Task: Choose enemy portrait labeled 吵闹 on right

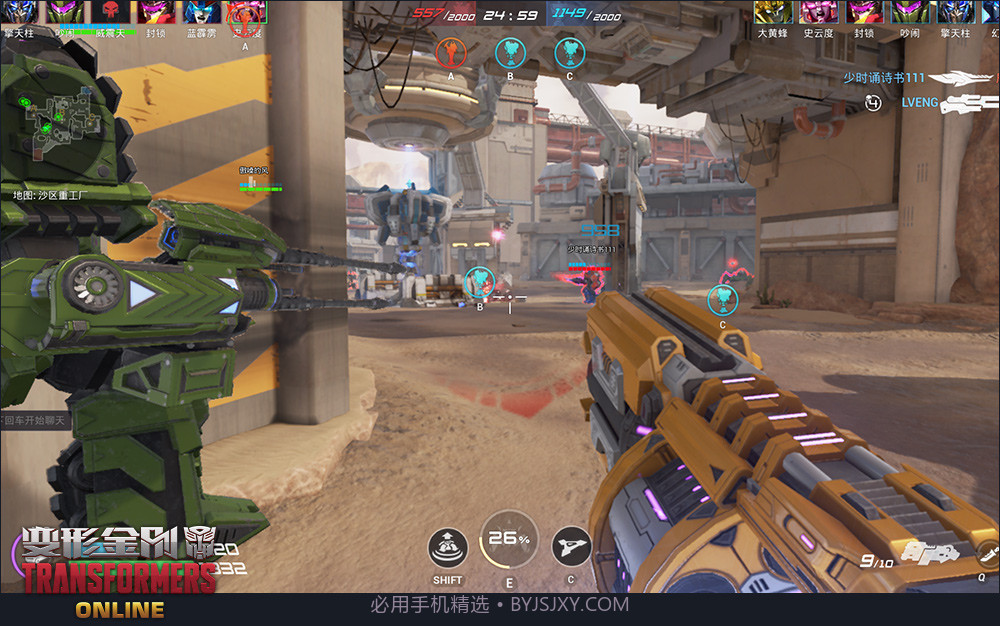Action: pos(910,12)
